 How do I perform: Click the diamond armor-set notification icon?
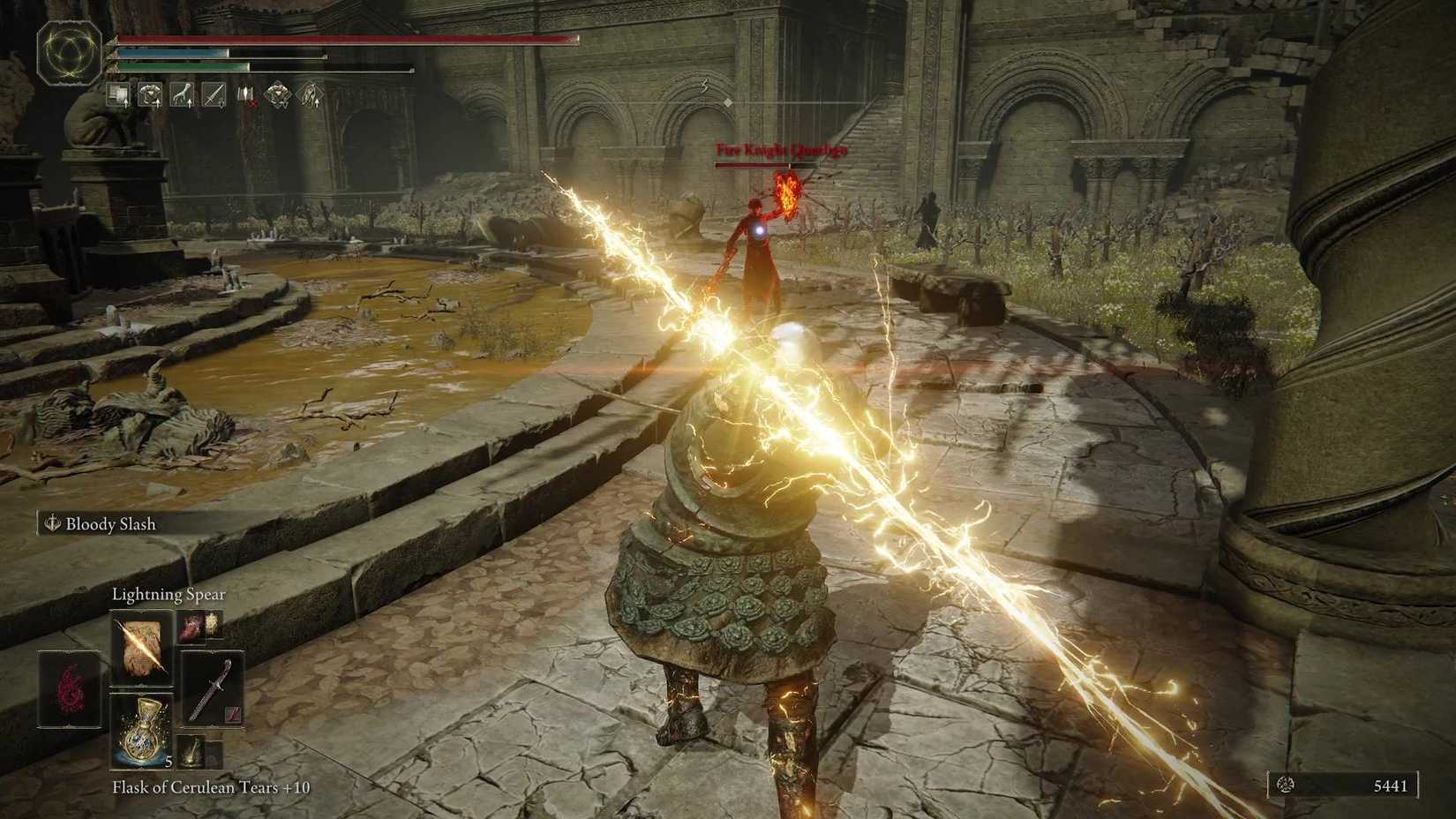pos(277,95)
